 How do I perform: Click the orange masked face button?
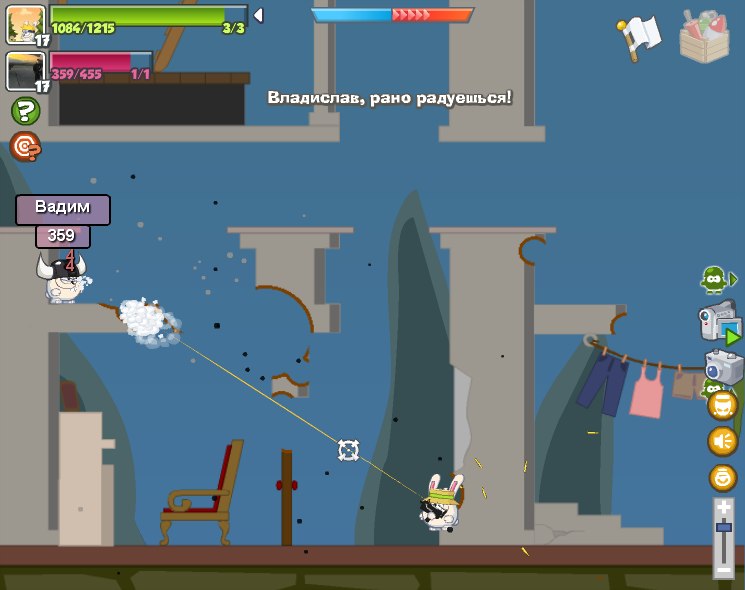723,405
